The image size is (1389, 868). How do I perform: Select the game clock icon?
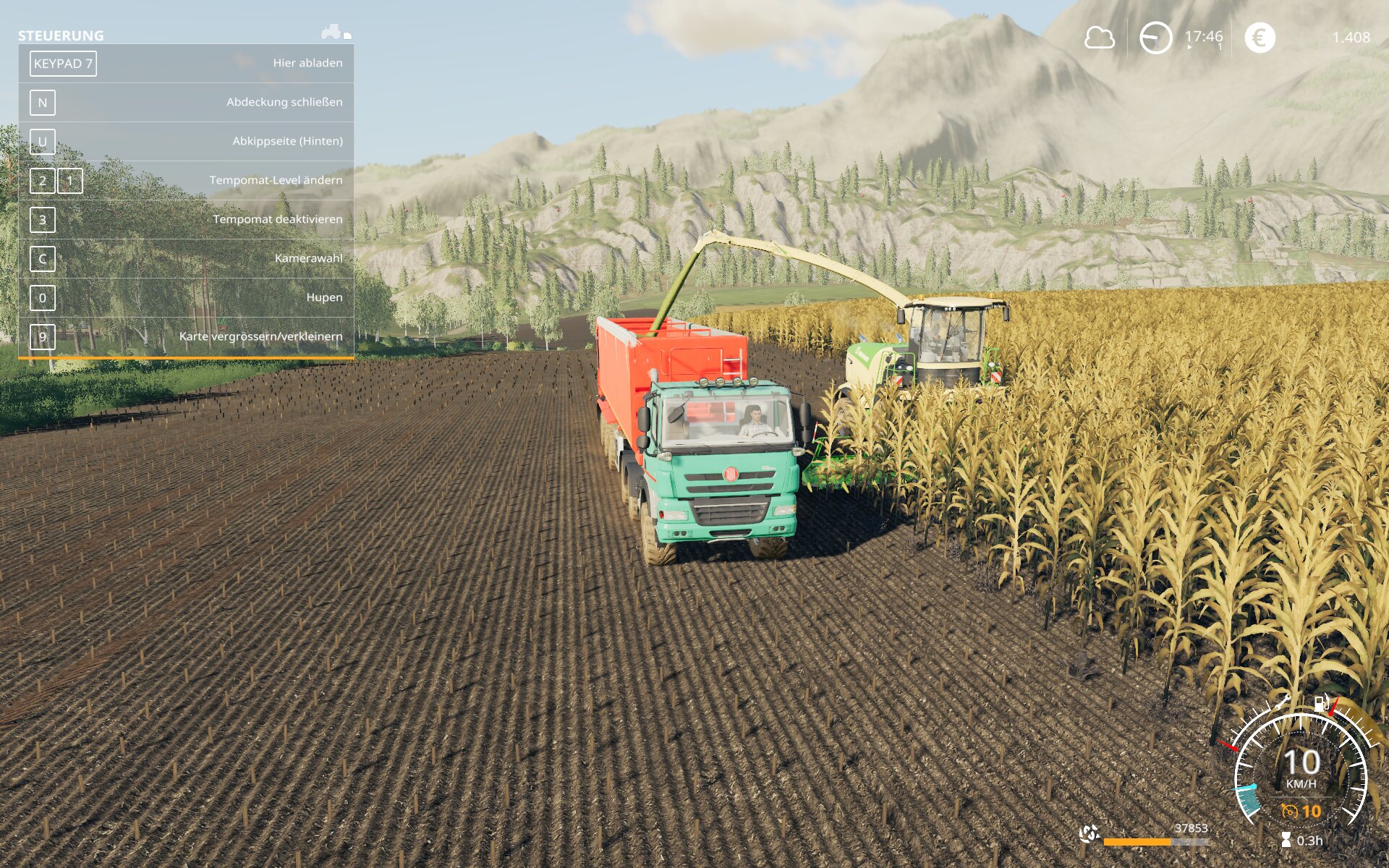tap(1155, 38)
